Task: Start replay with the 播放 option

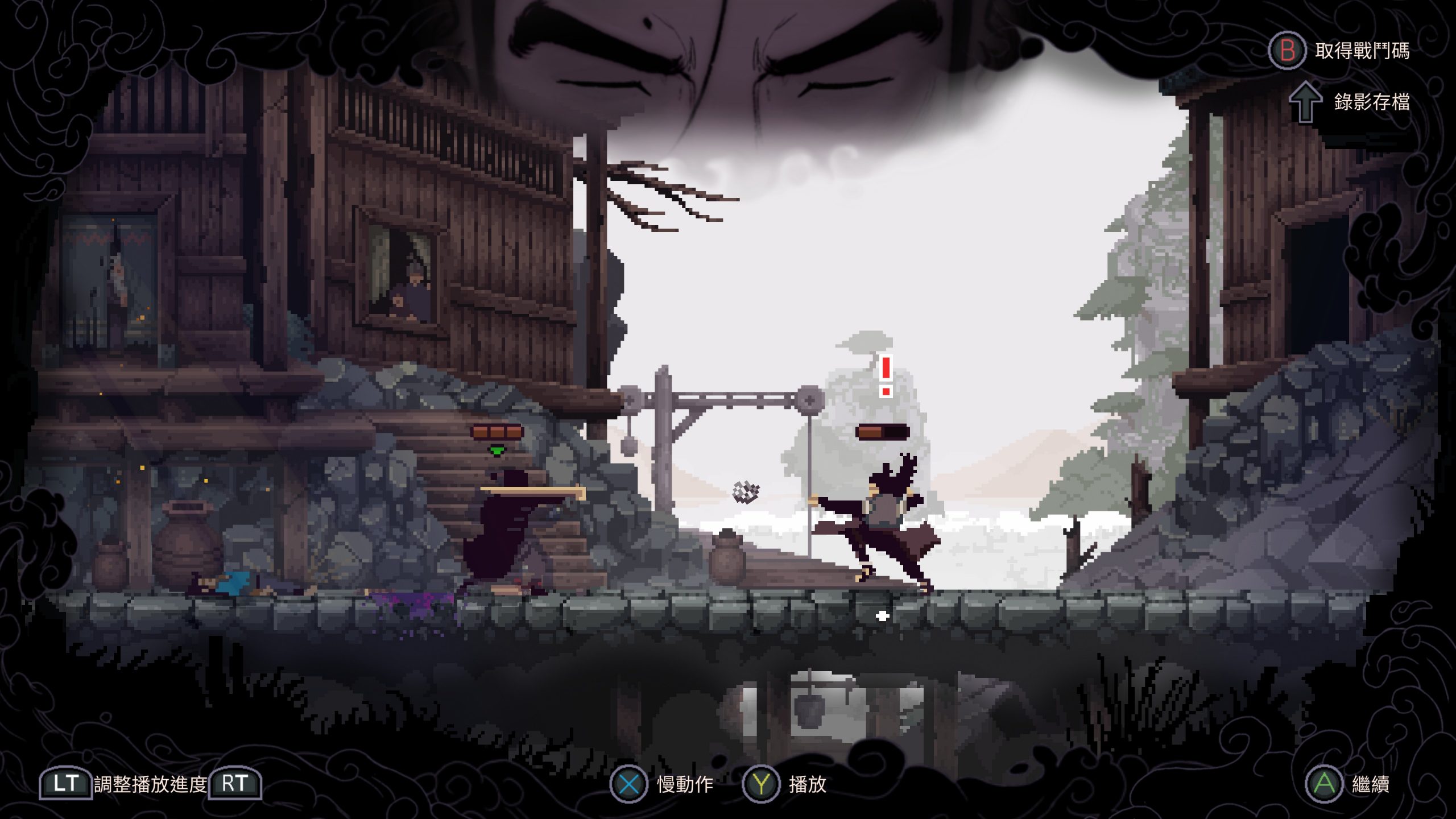Action: [x=785, y=784]
